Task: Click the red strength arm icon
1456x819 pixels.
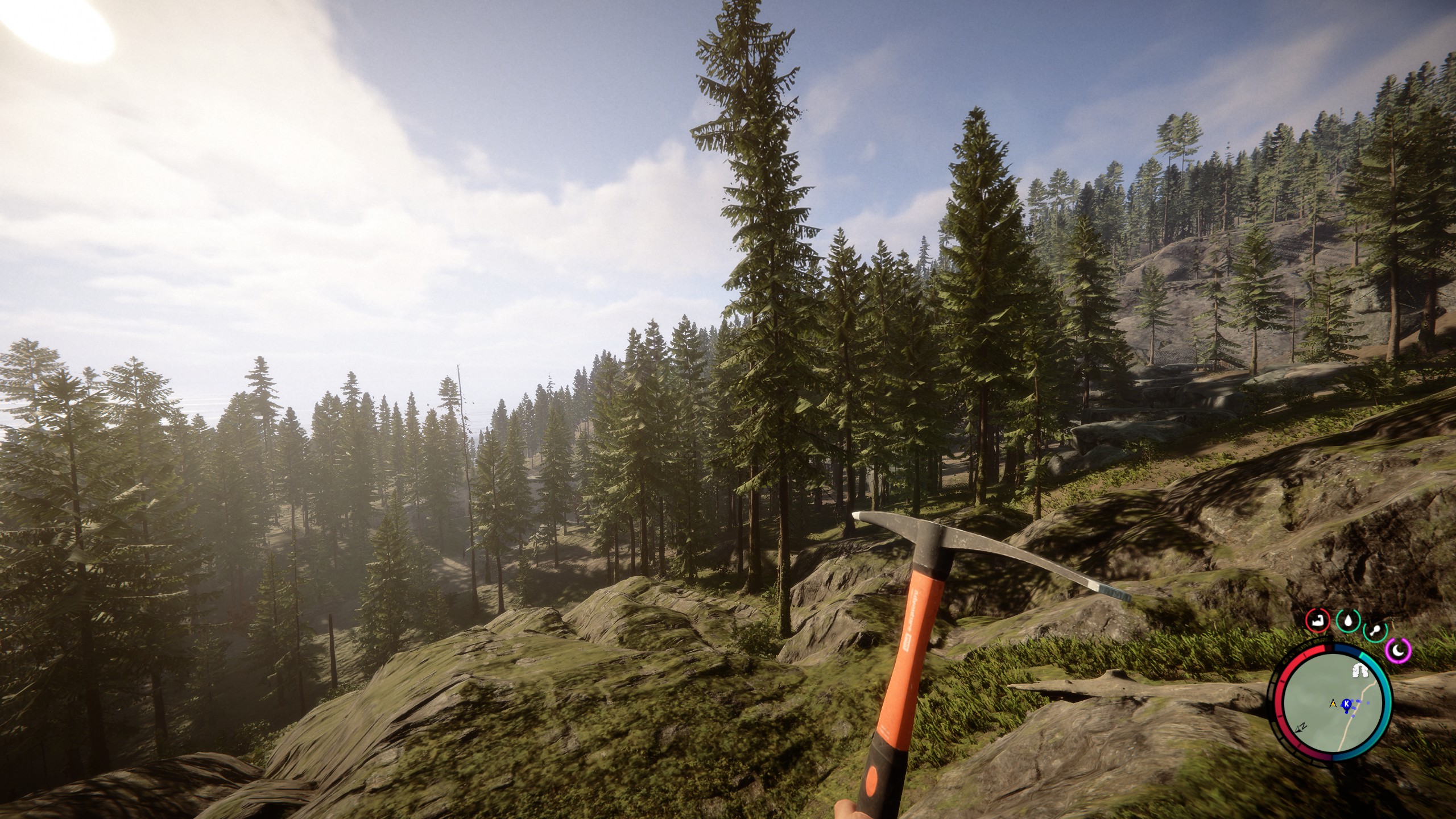Action: (x=1318, y=621)
